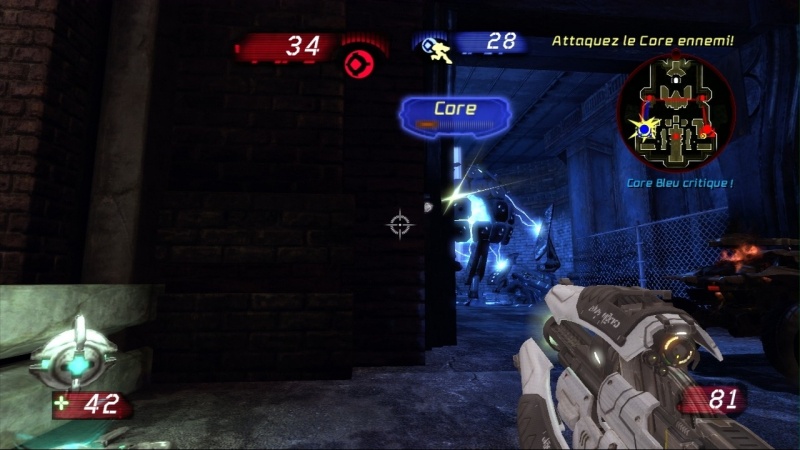Click the blue Core objective marker

[x=454, y=114]
